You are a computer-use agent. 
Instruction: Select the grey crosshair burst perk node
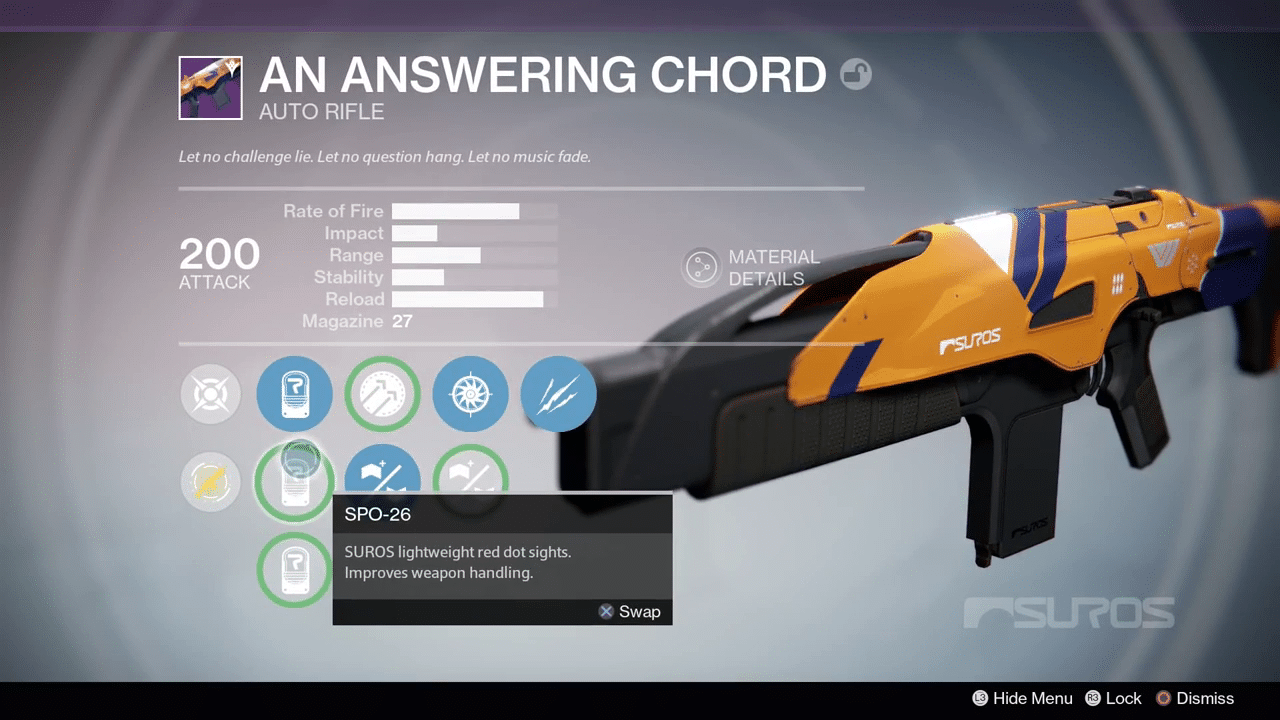tap(211, 394)
